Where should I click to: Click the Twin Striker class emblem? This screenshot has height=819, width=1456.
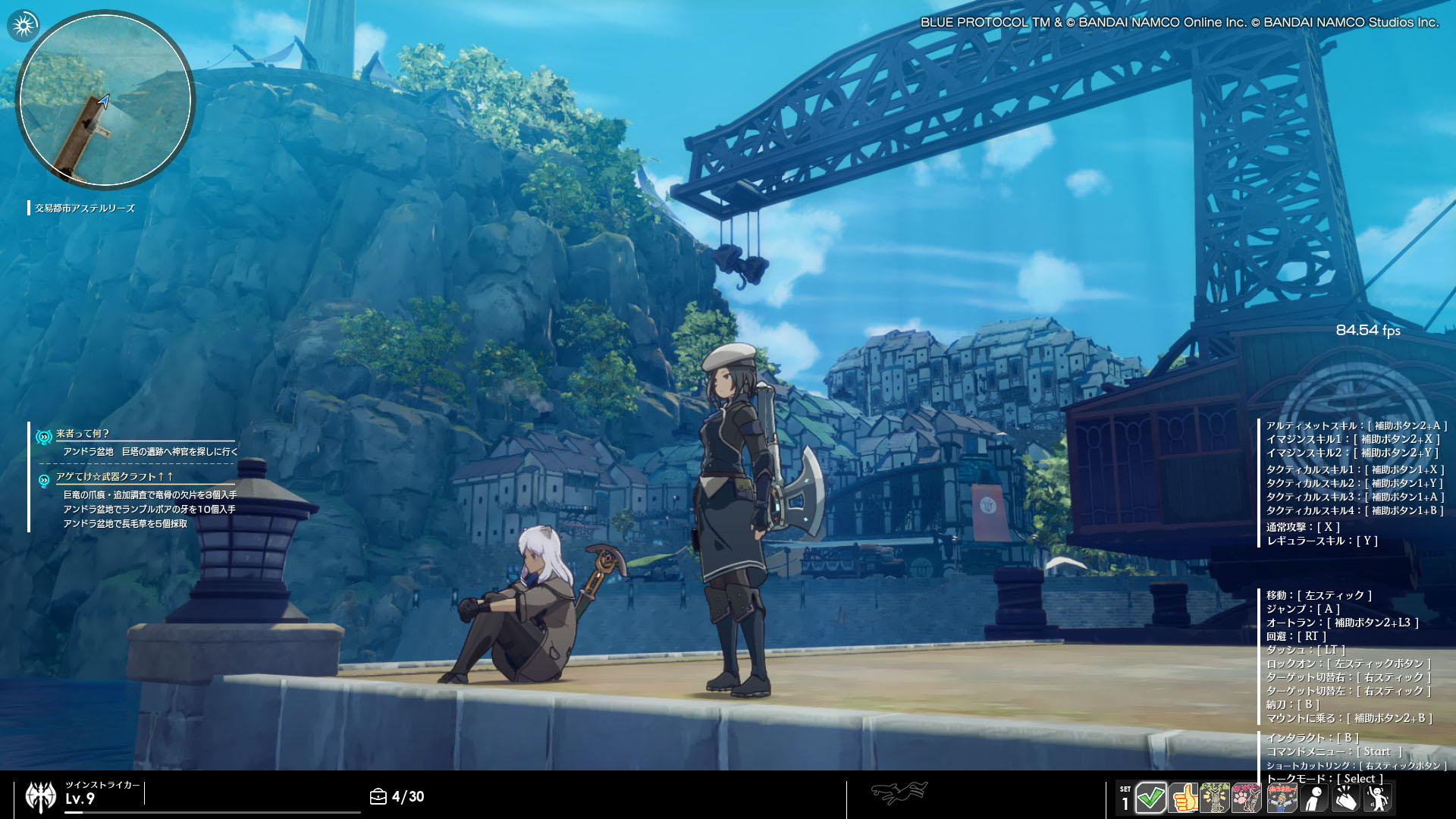click(x=41, y=796)
